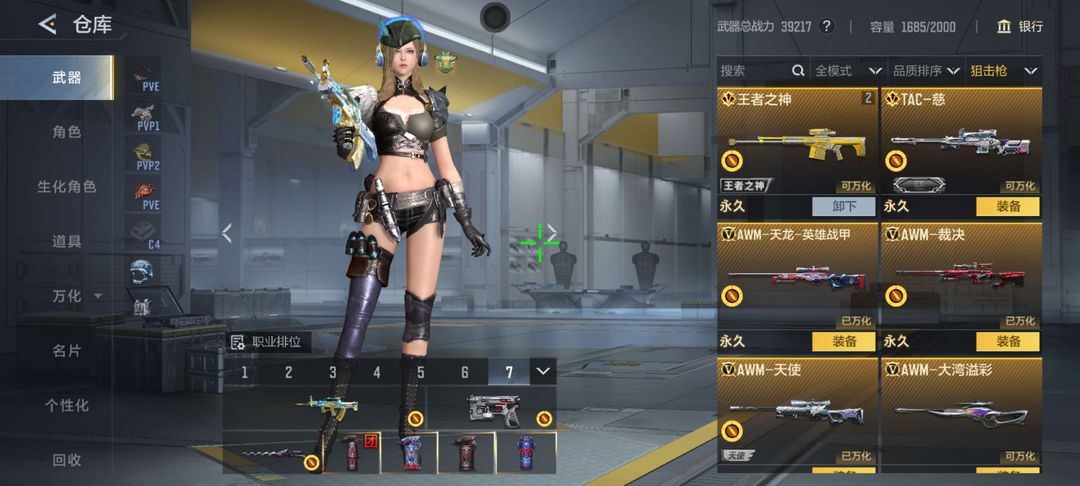Click the weapon search field
This screenshot has width=1080, height=486.
[755, 71]
